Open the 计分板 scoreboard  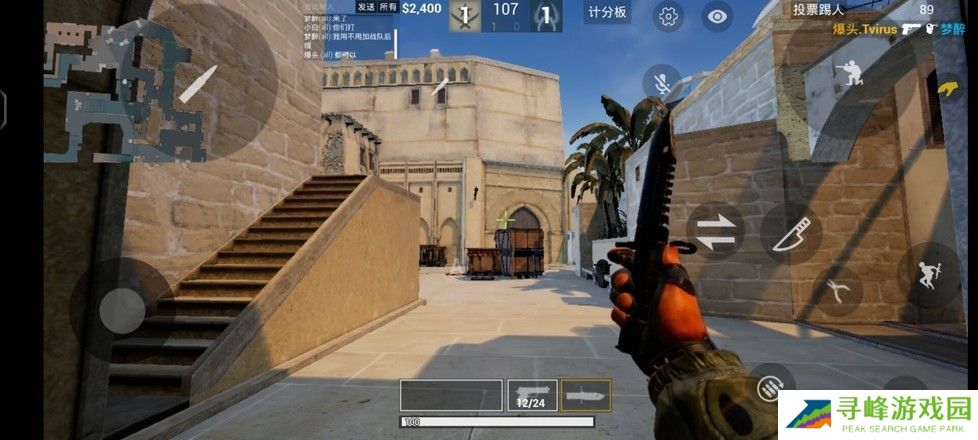tap(607, 12)
